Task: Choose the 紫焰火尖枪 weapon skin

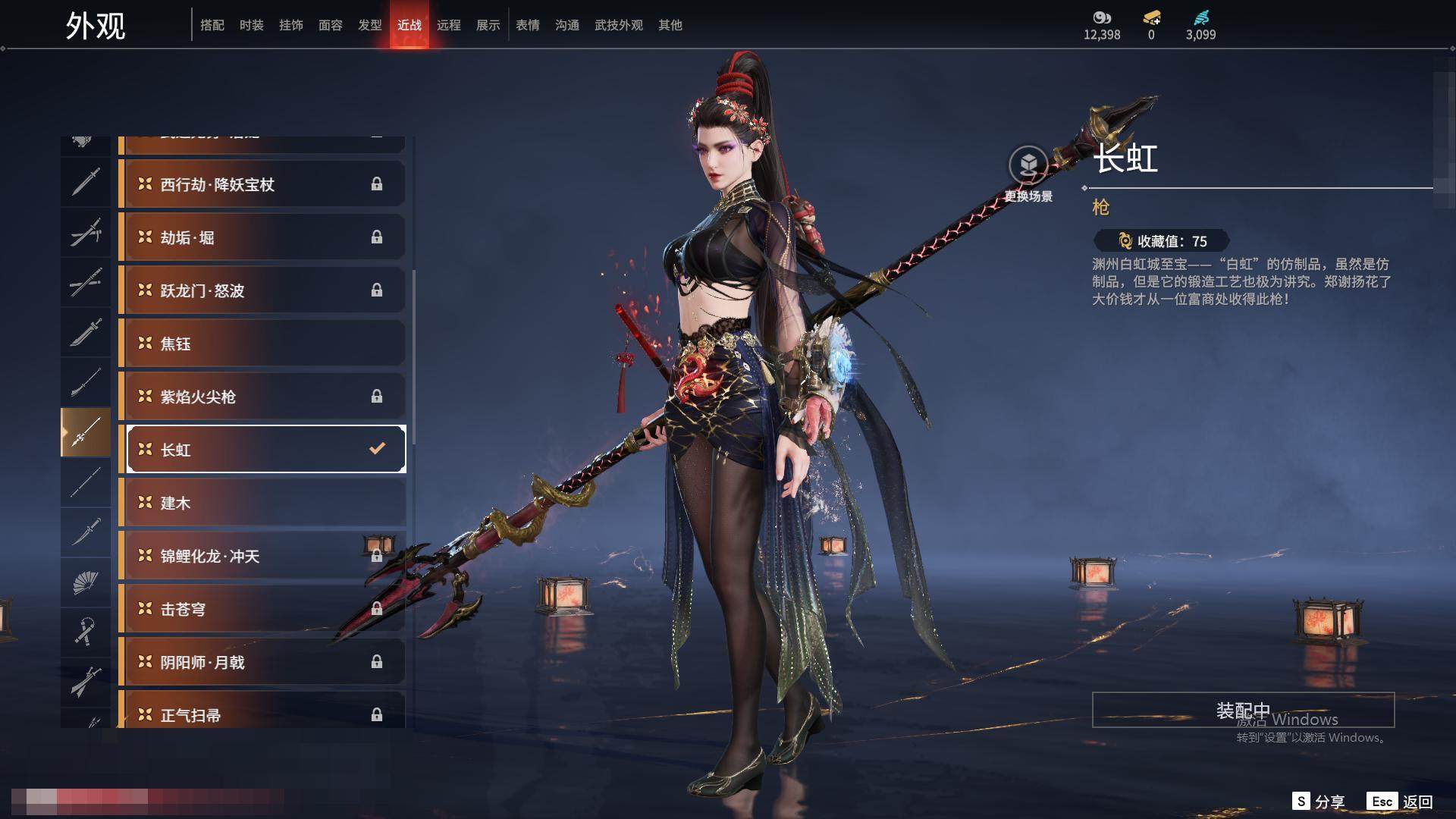Action: (262, 397)
